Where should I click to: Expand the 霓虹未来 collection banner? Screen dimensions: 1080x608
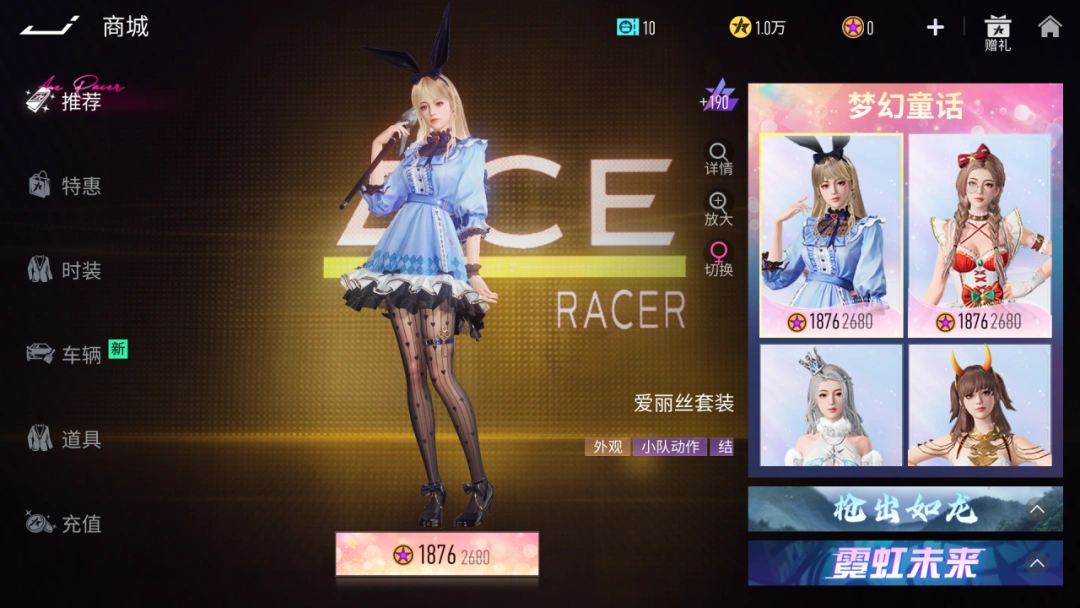point(905,563)
